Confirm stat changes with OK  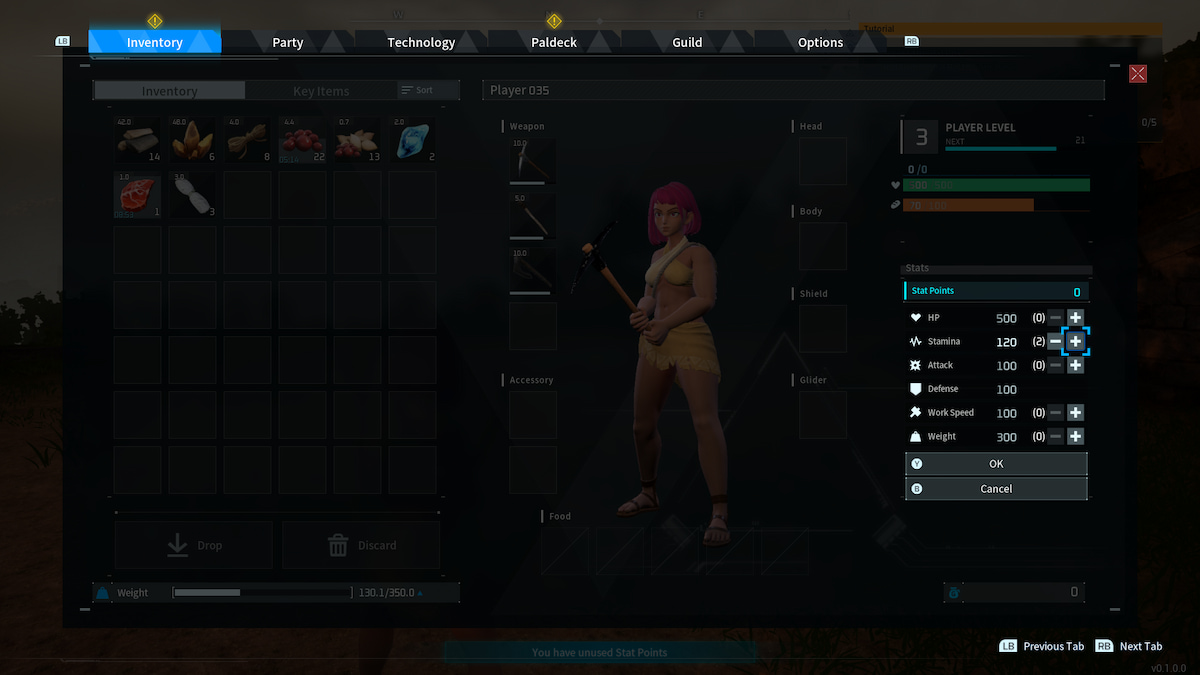coord(996,464)
